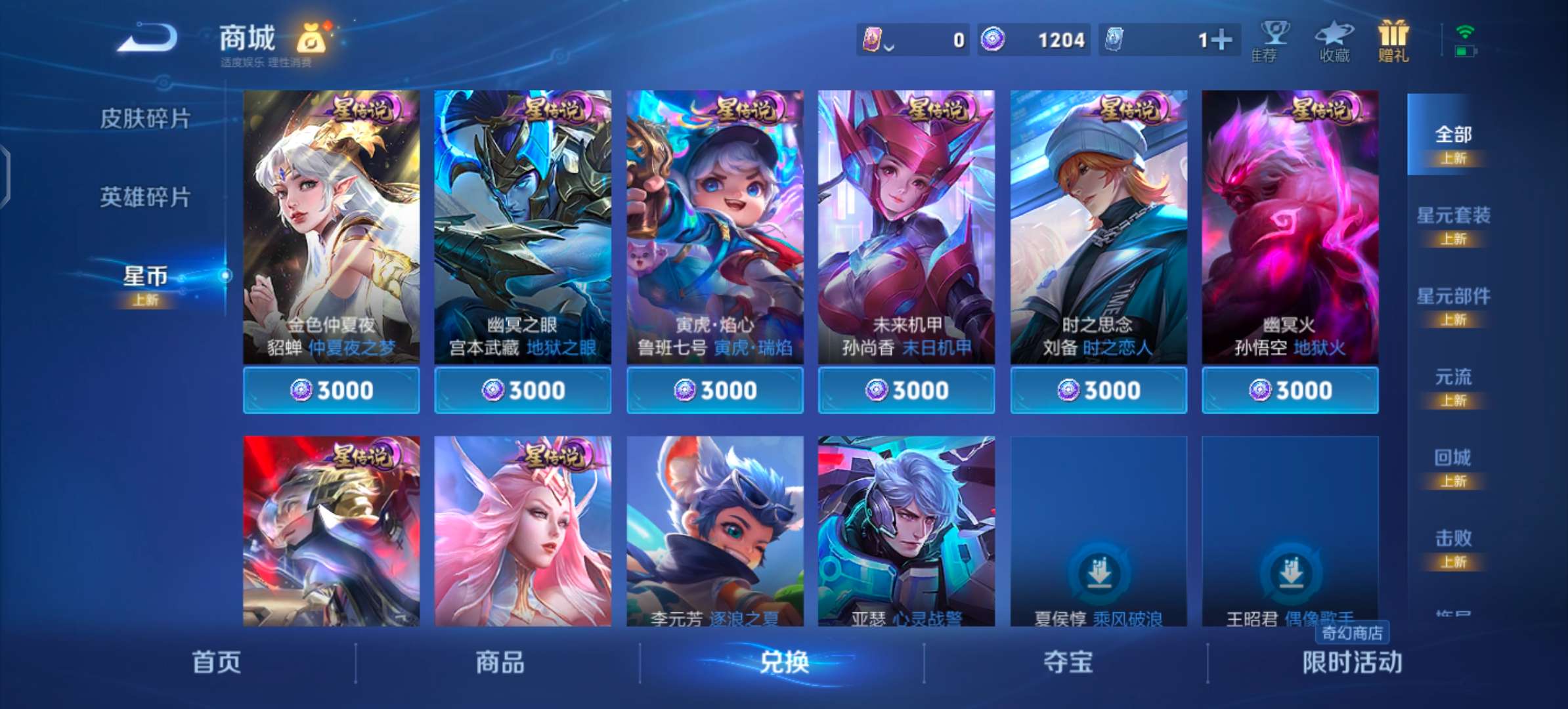
Task: Open the 夺宝 tab at the bottom
Action: 1068,664
